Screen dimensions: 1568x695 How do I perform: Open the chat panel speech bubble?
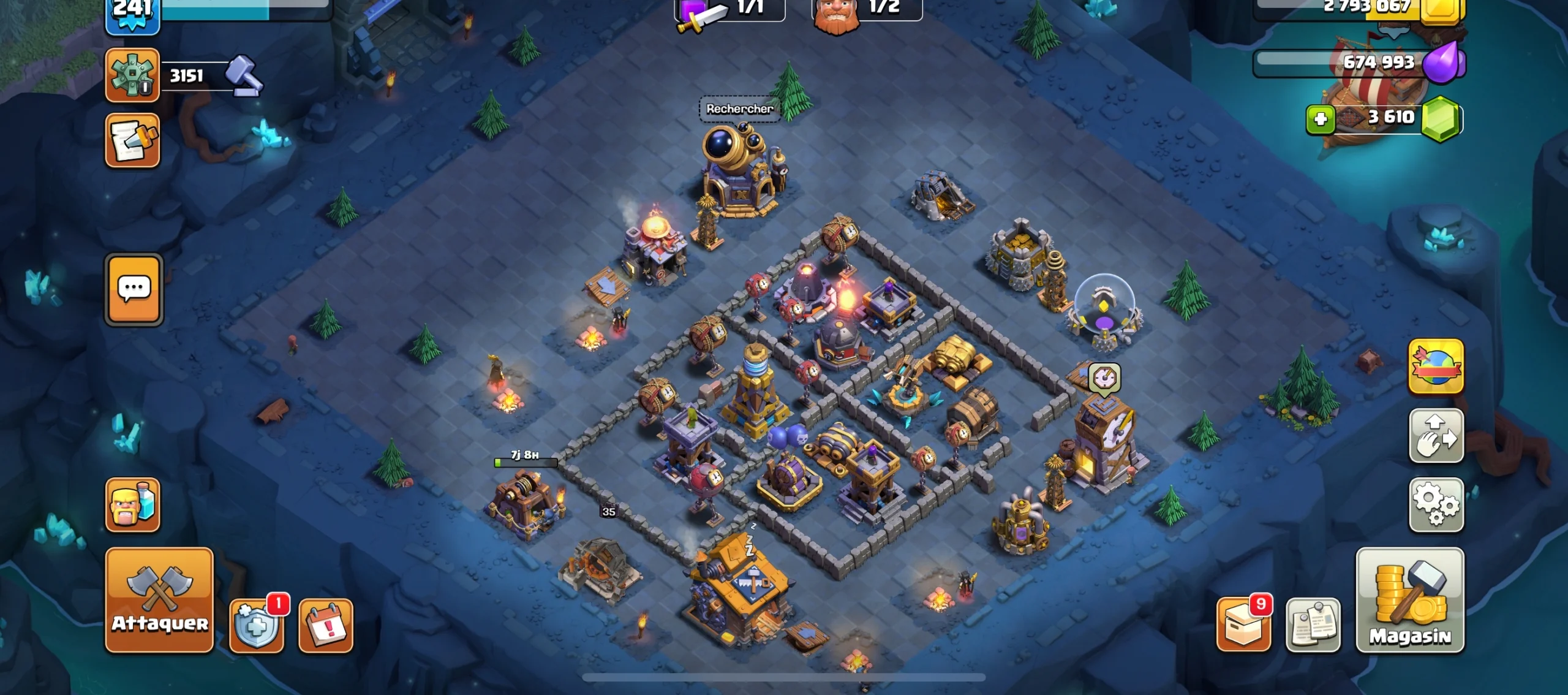point(134,289)
